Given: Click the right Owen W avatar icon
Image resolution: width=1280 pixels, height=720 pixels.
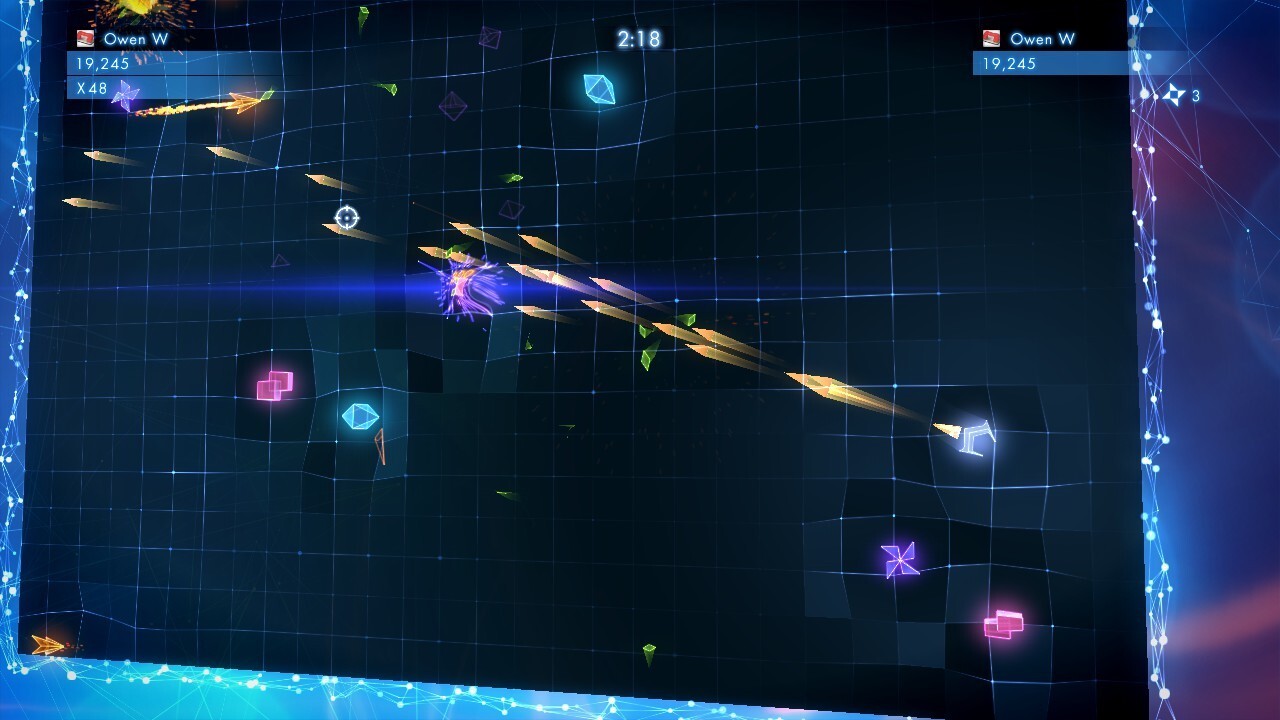Looking at the screenshot, I should coord(989,39).
